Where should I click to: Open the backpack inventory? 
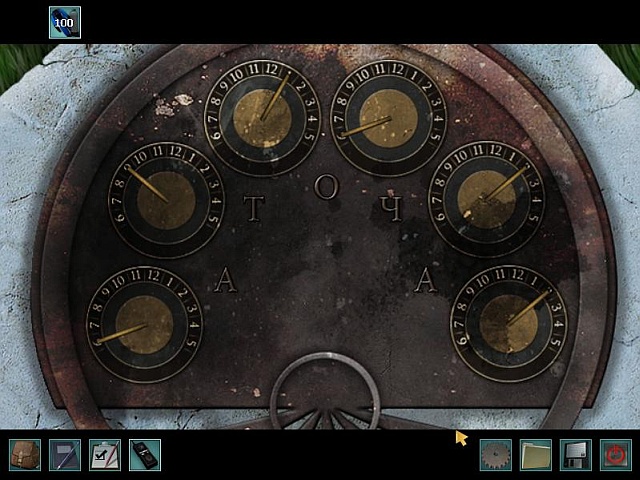click(x=25, y=455)
